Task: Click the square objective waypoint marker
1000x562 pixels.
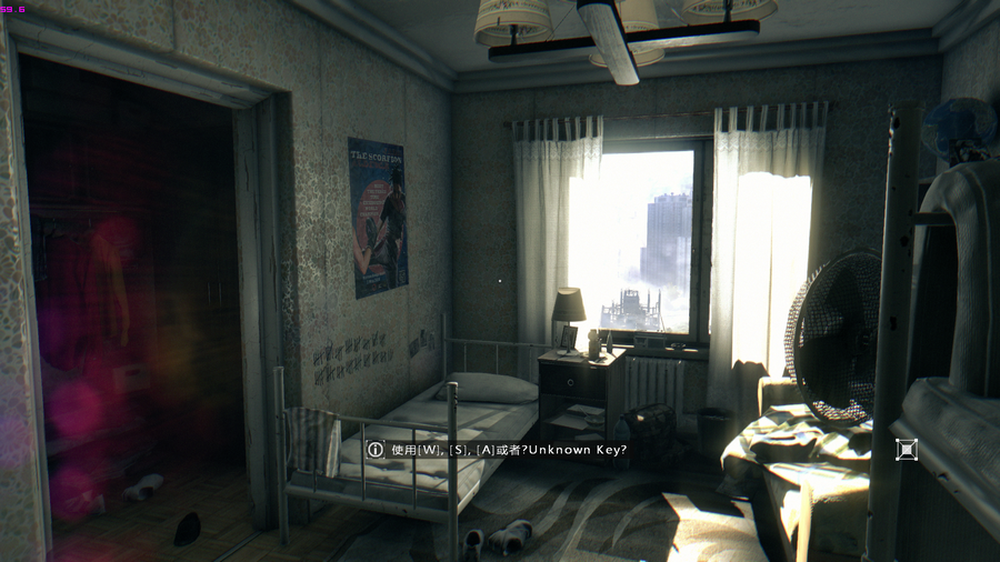Action: point(906,450)
